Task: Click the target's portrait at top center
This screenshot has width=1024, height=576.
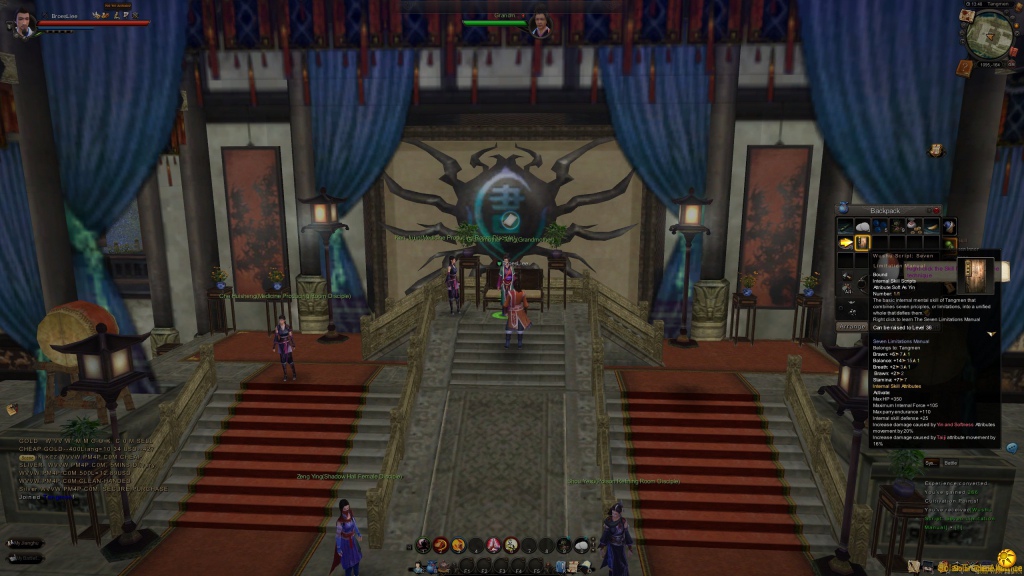Action: coord(541,22)
